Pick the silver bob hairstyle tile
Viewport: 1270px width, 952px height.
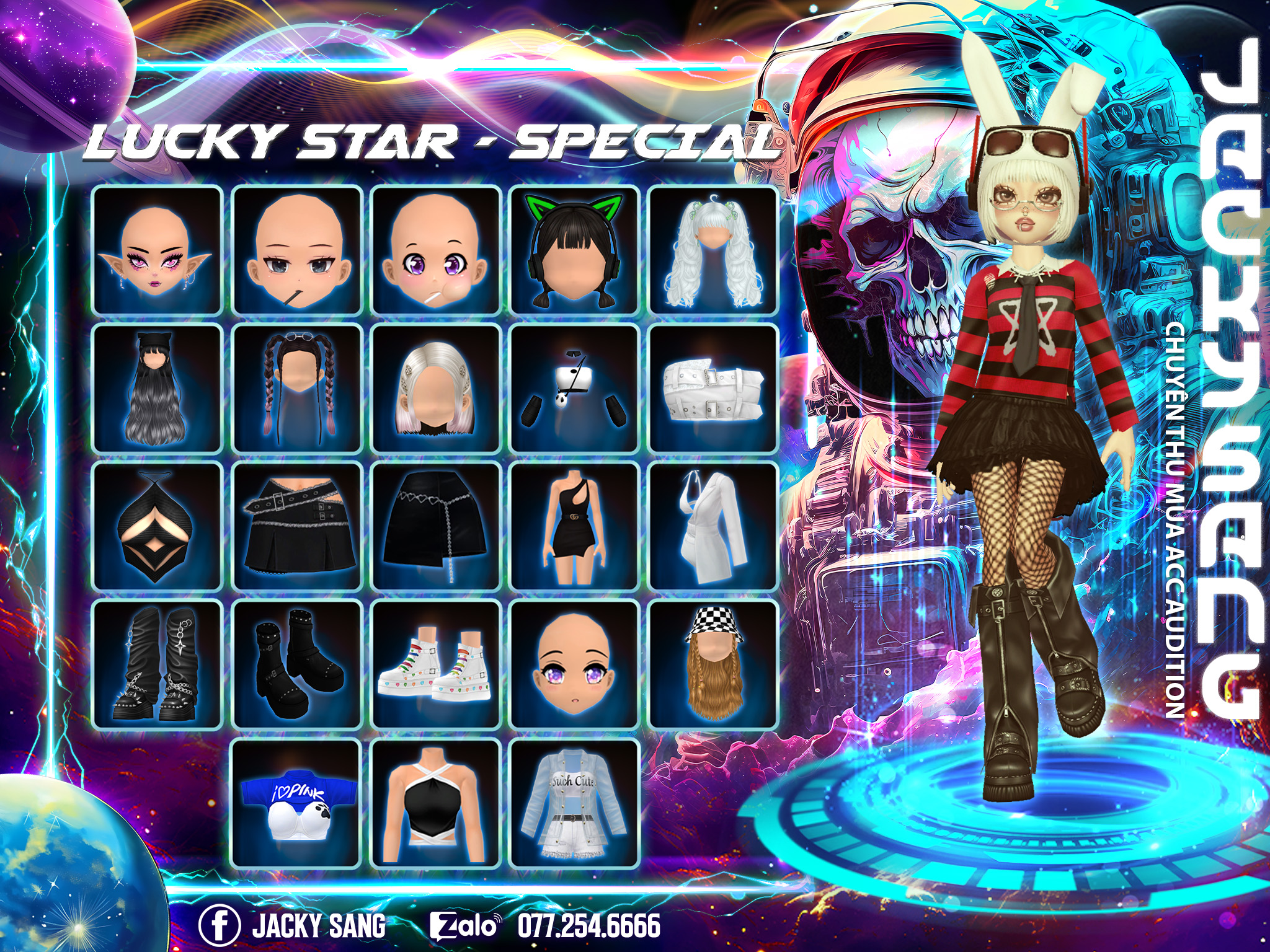pos(435,388)
